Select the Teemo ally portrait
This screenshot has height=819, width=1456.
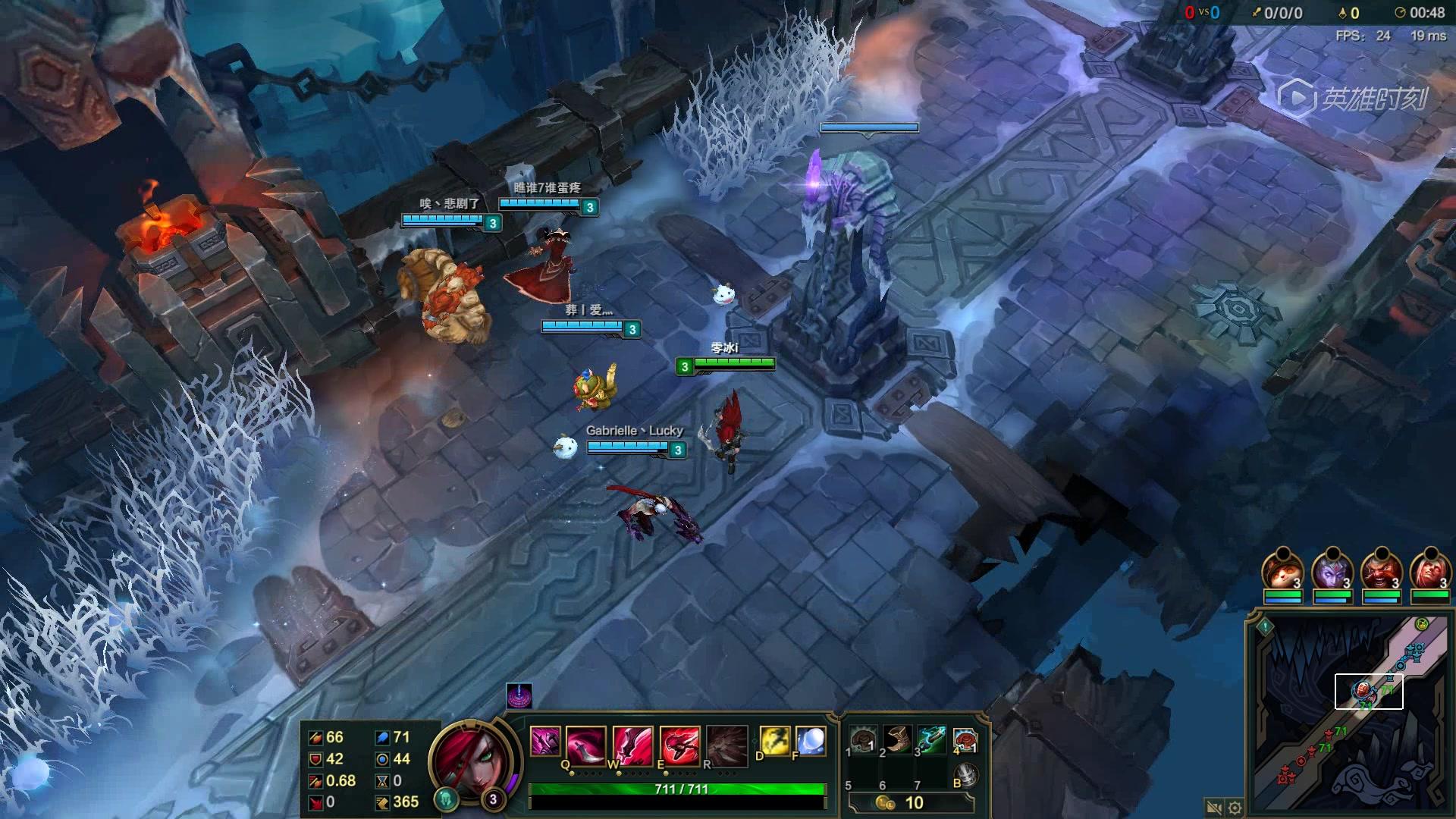coord(1282,572)
